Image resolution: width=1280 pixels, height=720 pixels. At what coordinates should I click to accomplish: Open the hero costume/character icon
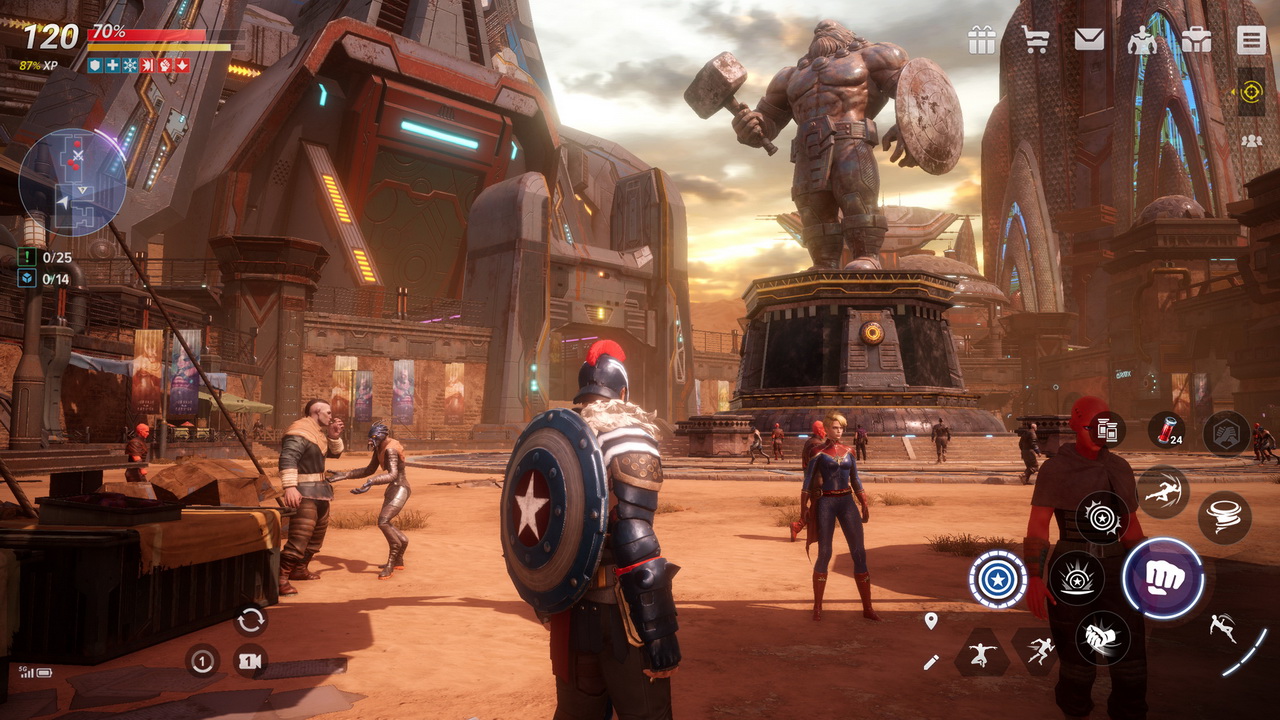1143,41
